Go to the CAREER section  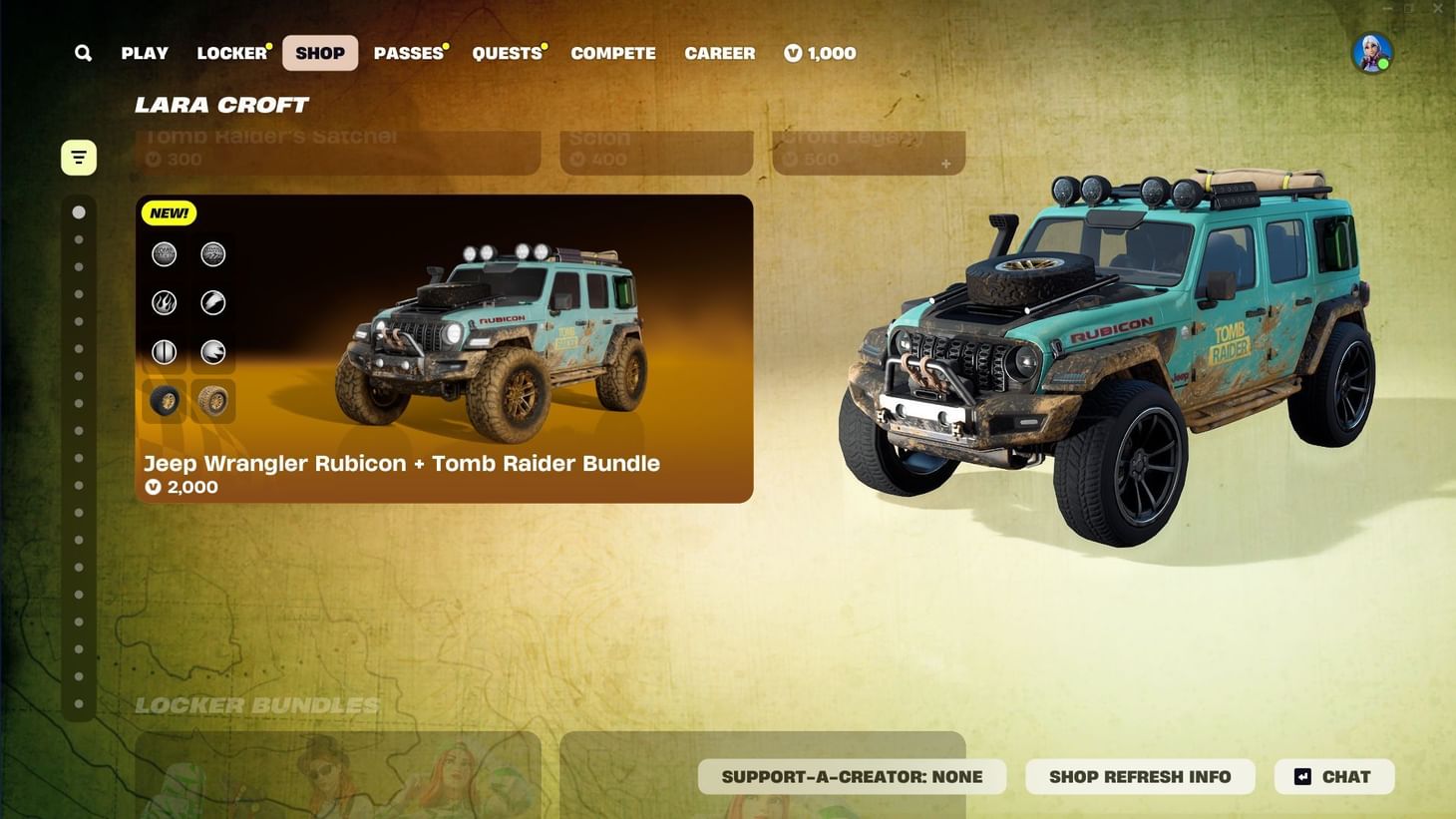(x=720, y=53)
